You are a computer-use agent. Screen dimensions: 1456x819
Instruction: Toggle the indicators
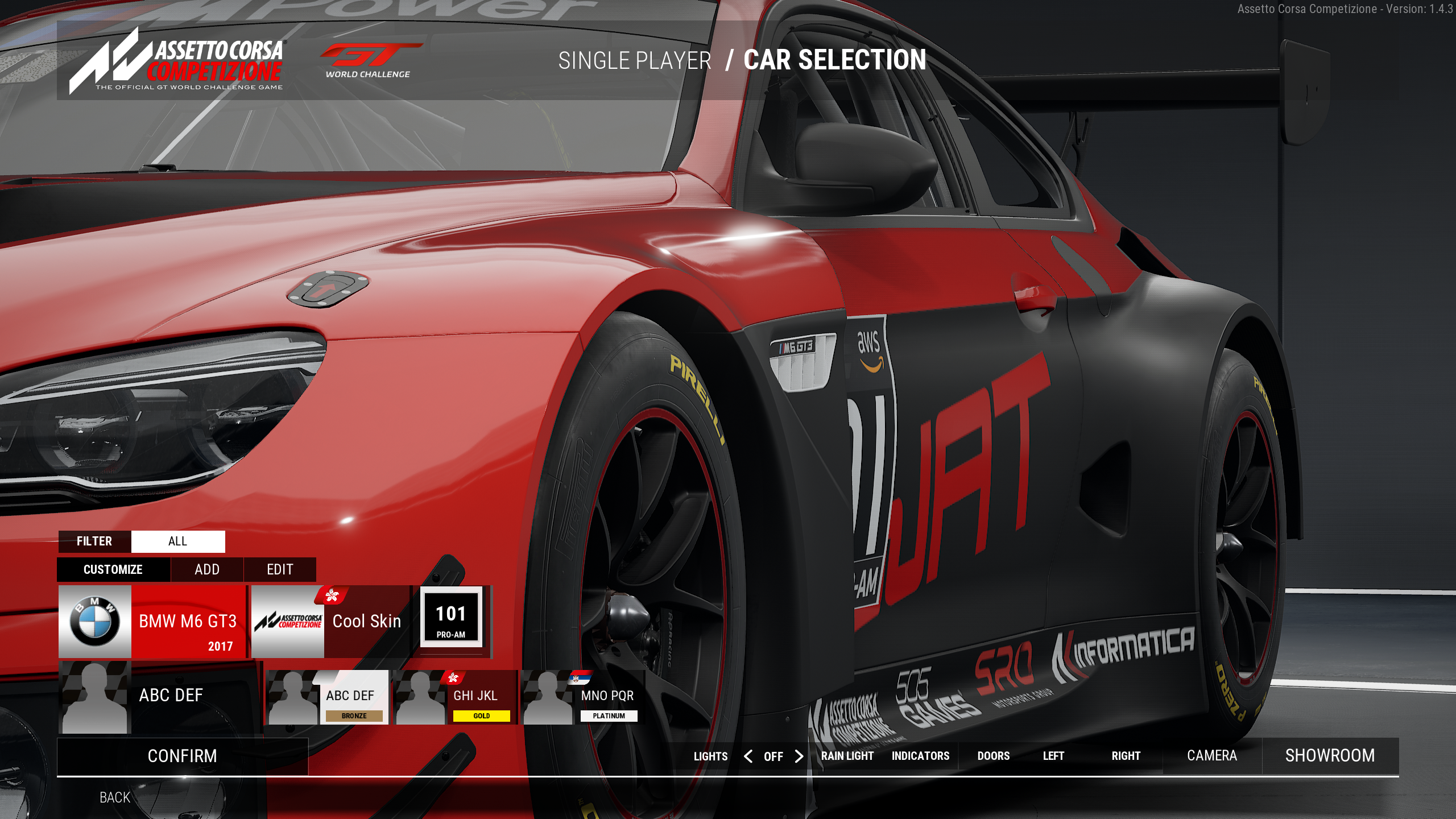coord(920,756)
